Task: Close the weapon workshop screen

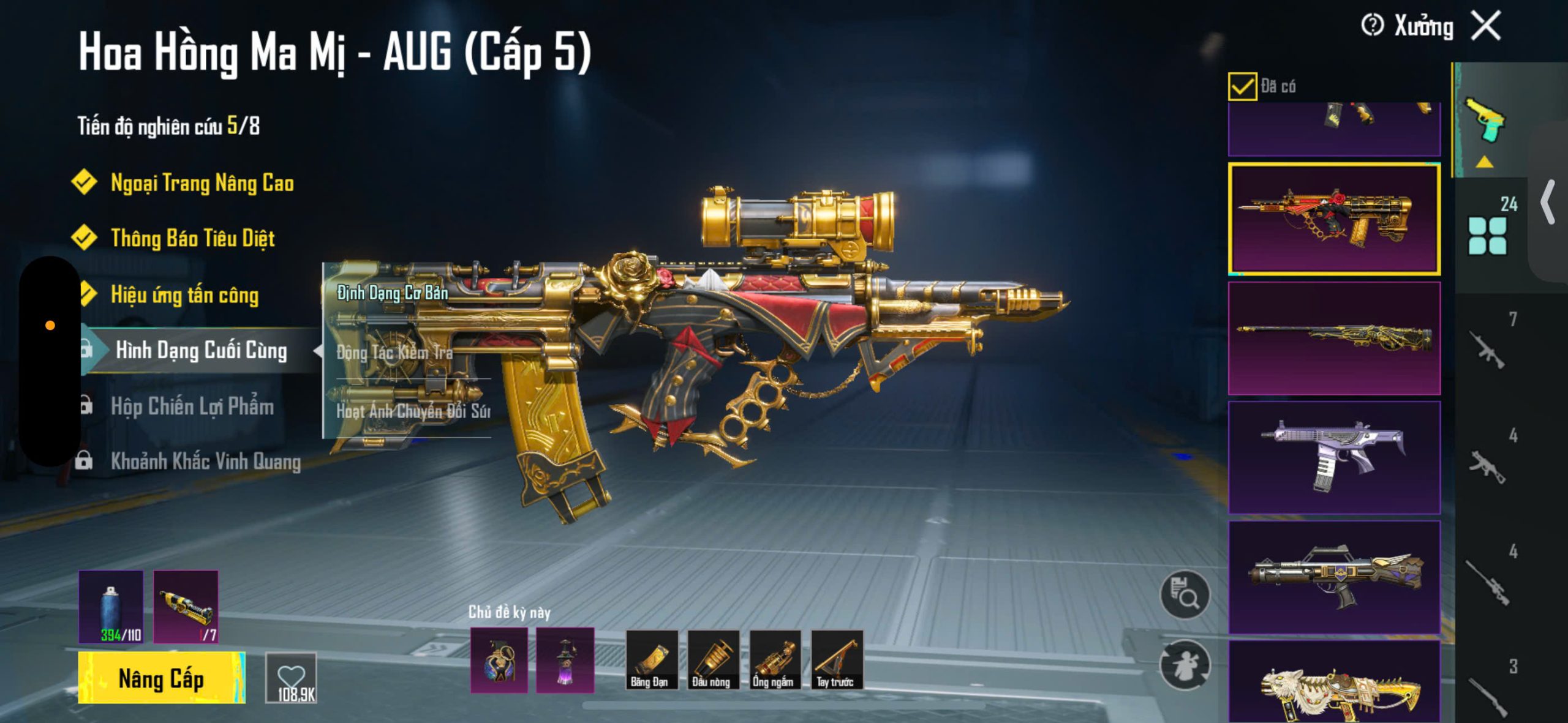Action: pyautogui.click(x=1487, y=26)
